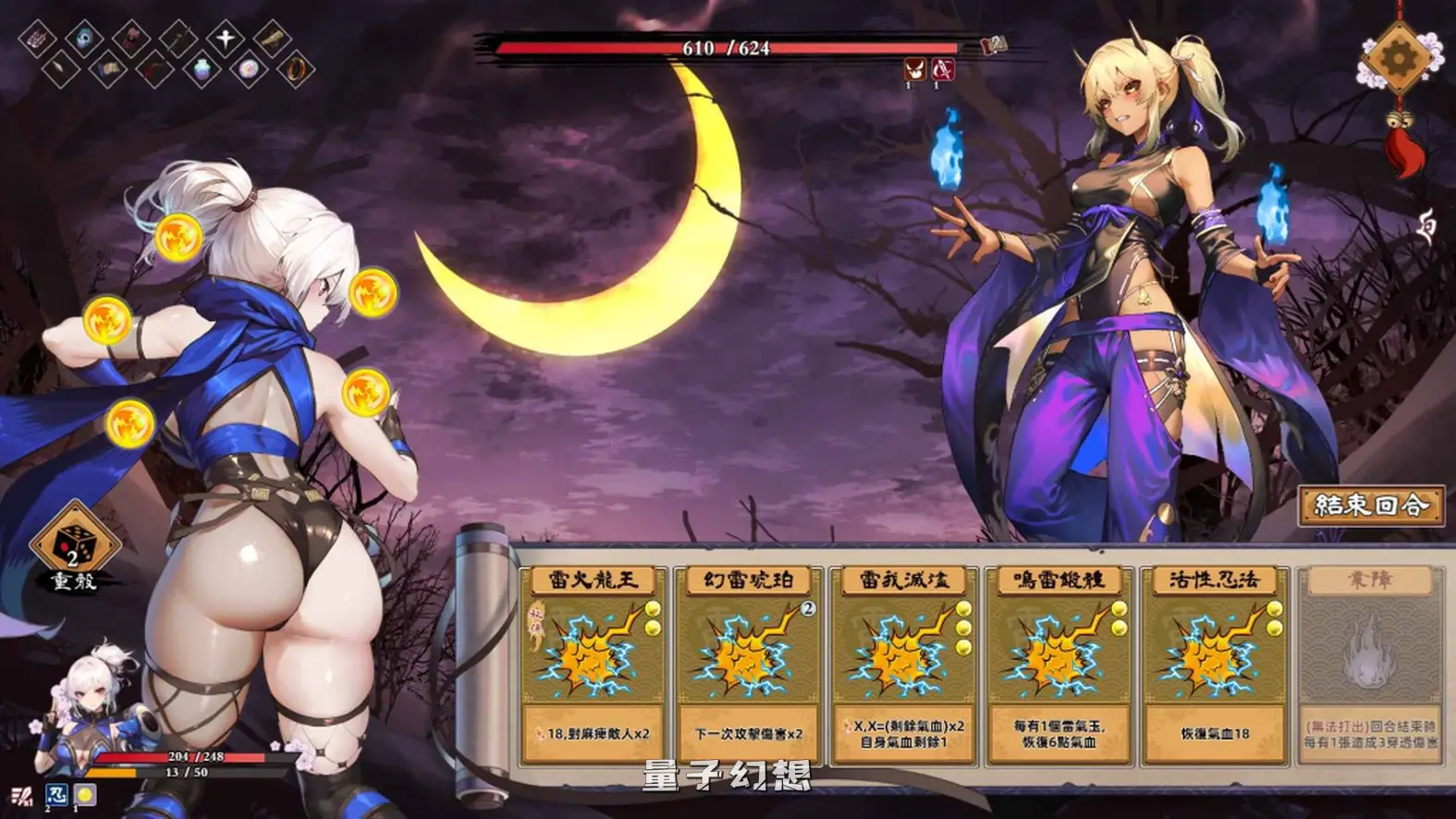Click the white cross-shaped relic icon
This screenshot has width=1456, height=819.
226,37
